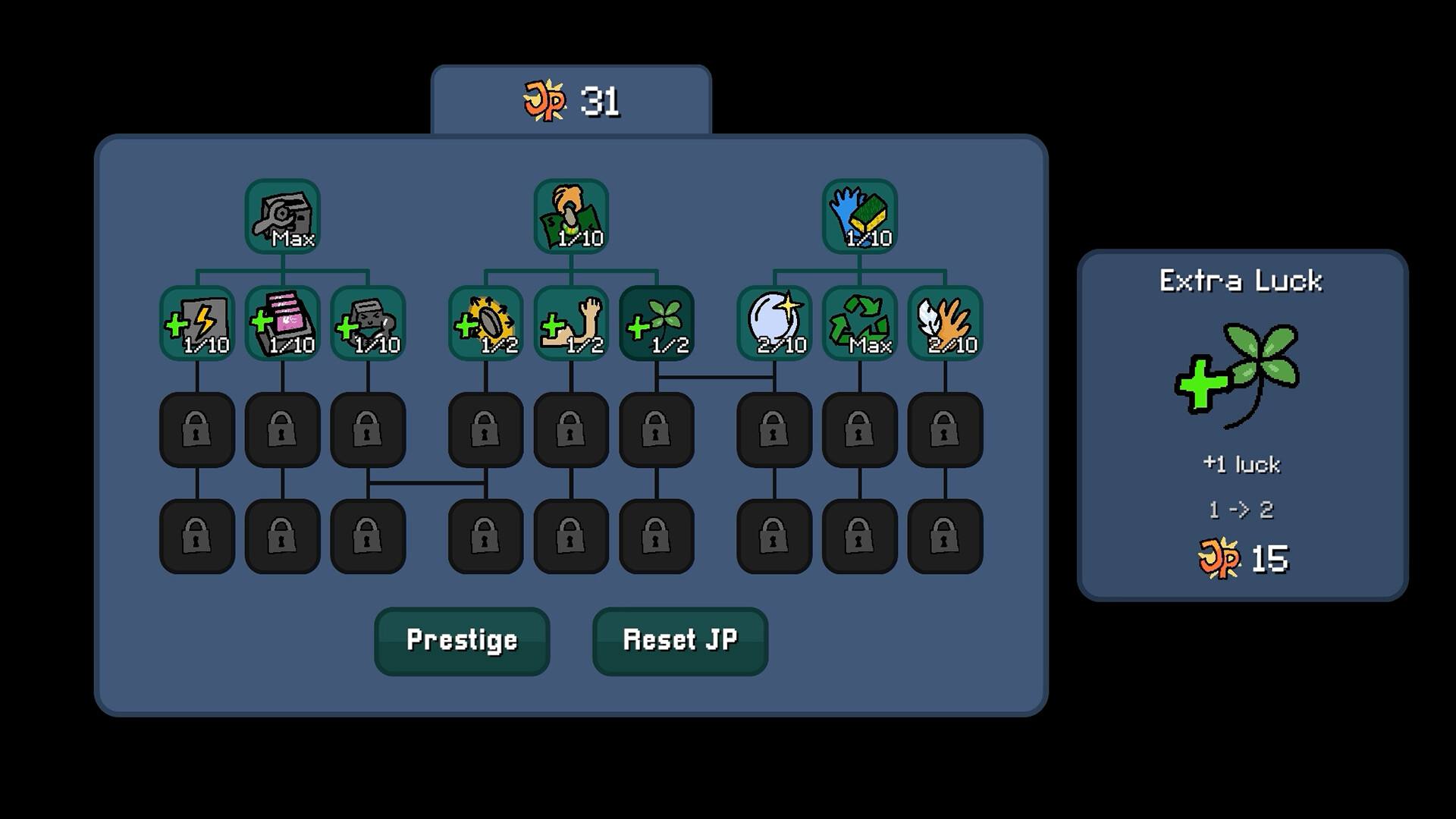
Task: Reset JP with the Reset JP button
Action: 679,641
